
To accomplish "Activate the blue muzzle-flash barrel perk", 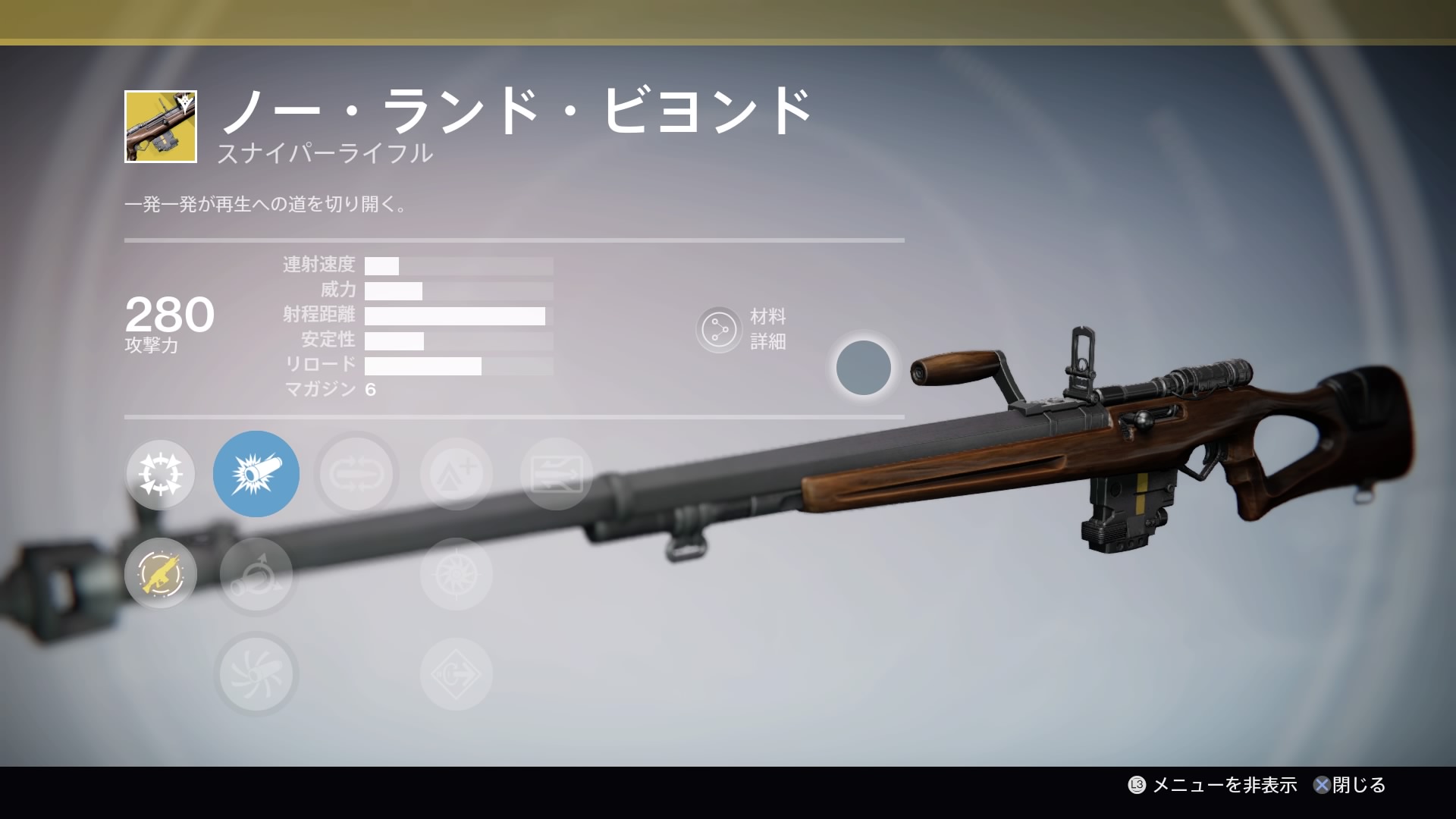I will click(256, 475).
